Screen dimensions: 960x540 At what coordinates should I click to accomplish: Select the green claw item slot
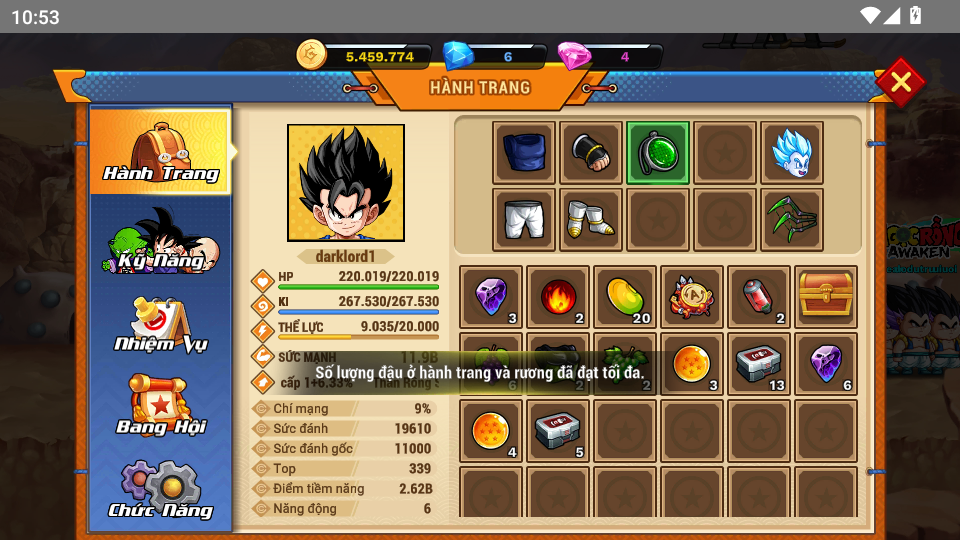point(792,219)
